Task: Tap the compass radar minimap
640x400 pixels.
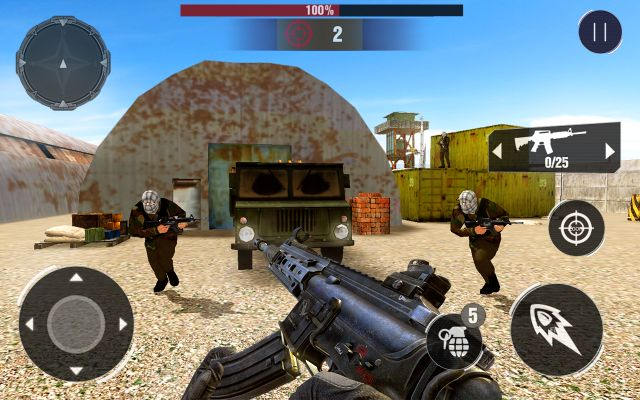Action: [x=62, y=62]
